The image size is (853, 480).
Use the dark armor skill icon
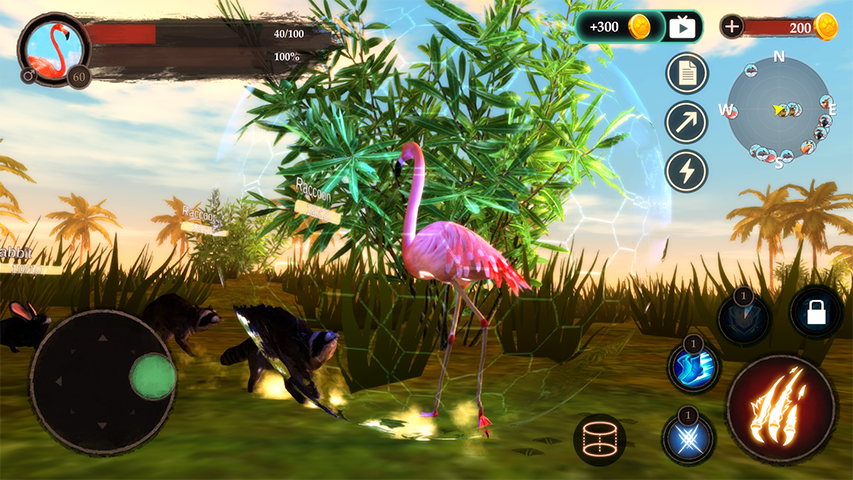[744, 319]
